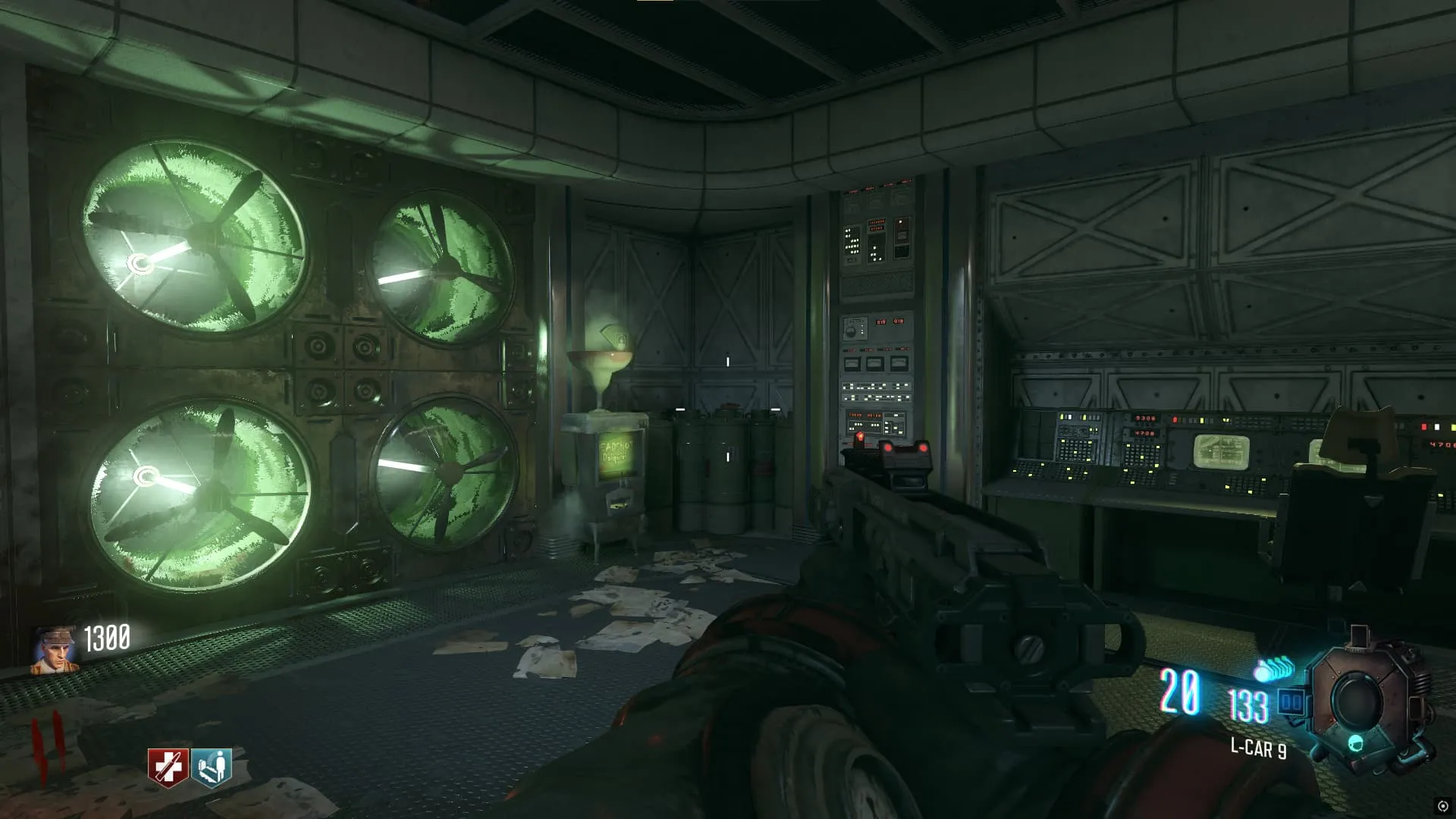This screenshot has height=819, width=1456.
Task: Select the blue Quick Revive perk icon
Action: [211, 767]
